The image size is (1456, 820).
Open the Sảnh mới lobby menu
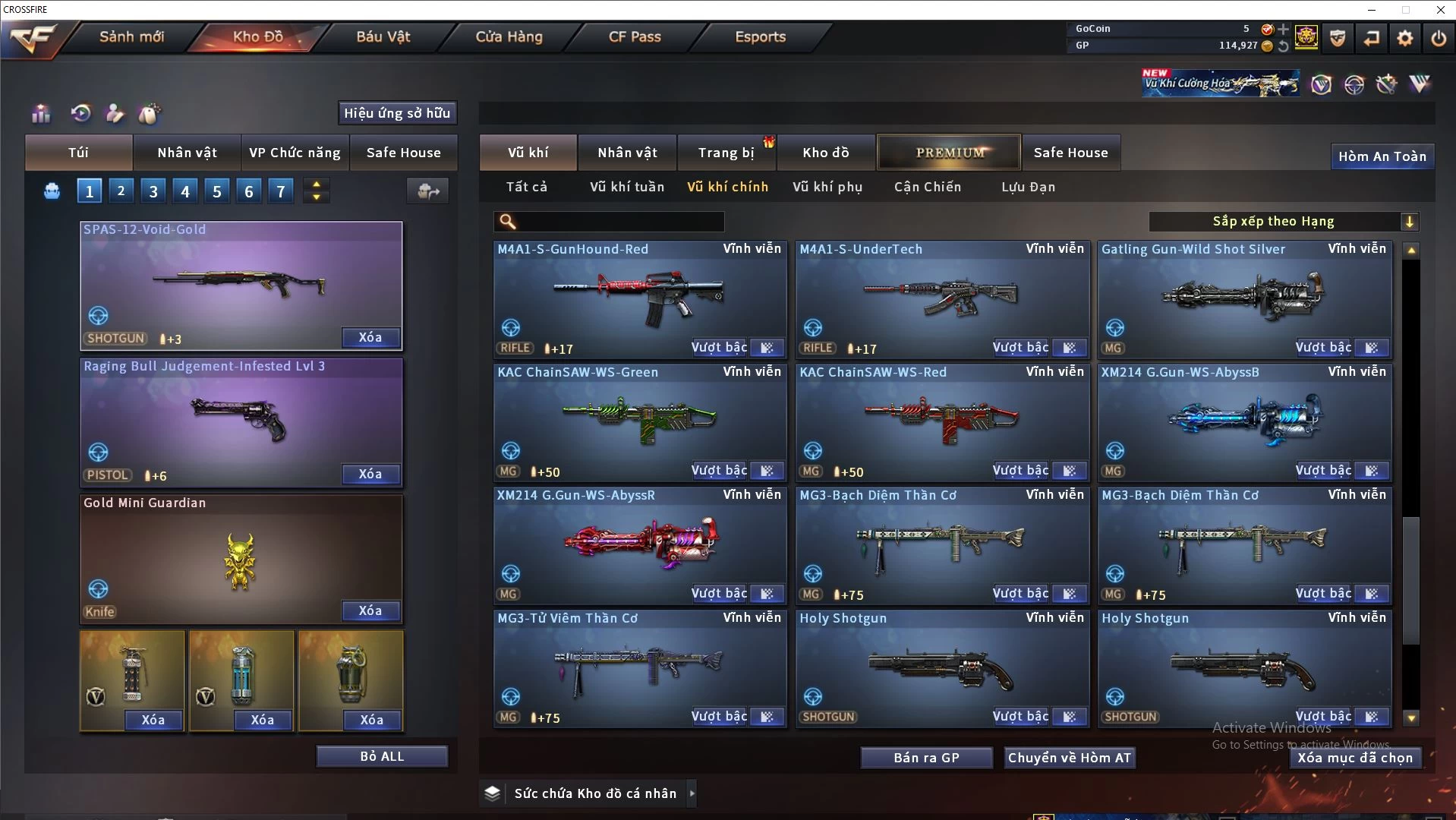coord(131,36)
